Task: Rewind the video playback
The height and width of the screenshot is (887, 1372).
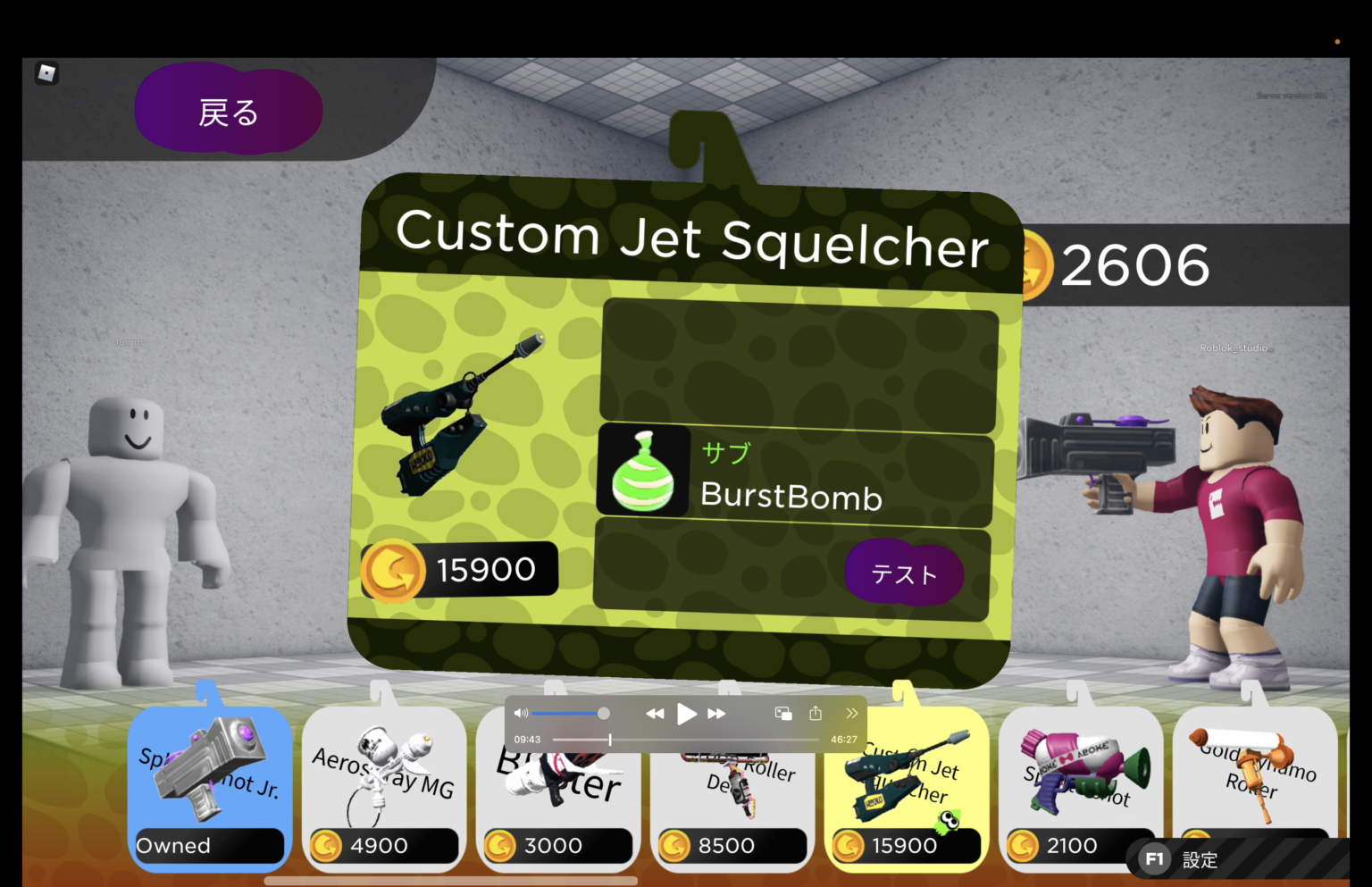Action: point(655,713)
